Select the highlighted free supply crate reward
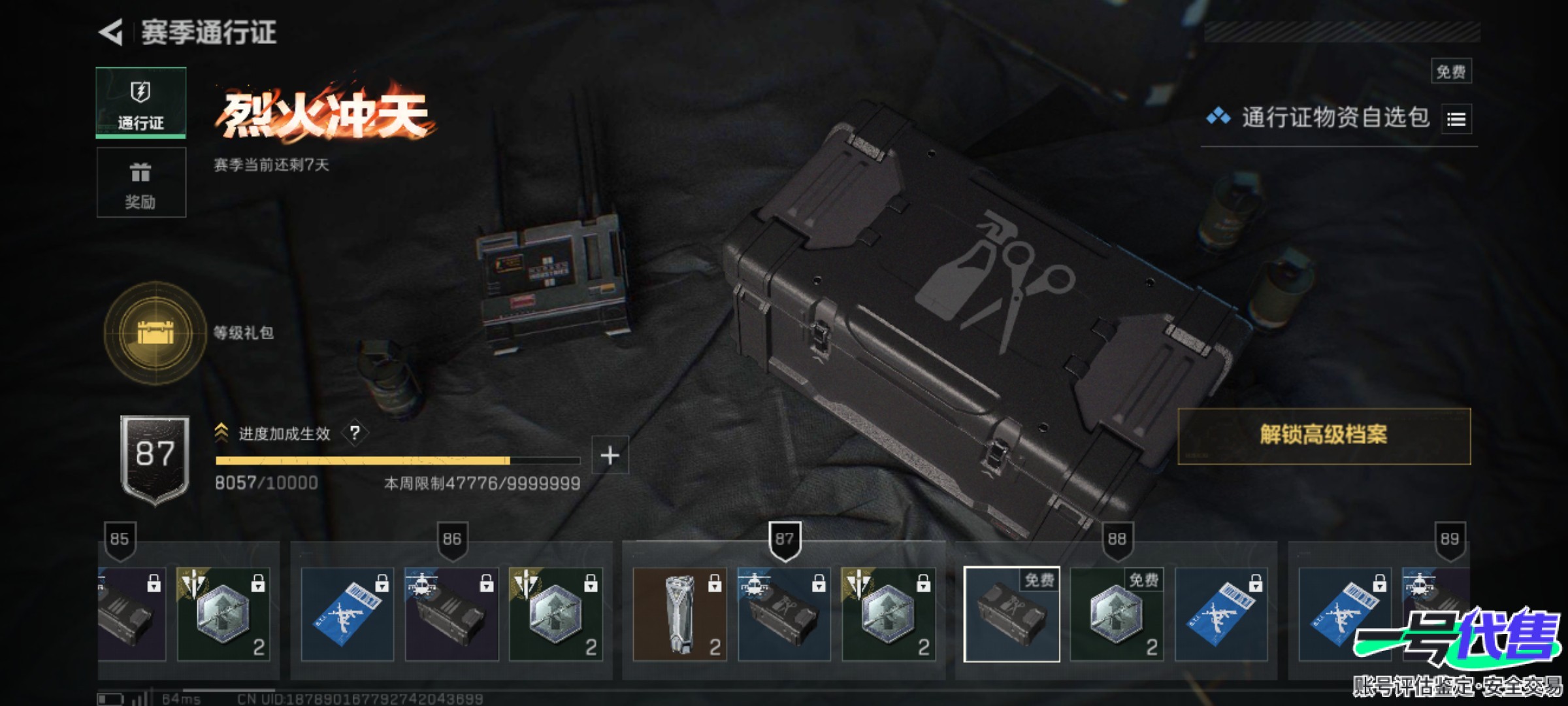This screenshot has width=1568, height=706. coord(1011,614)
